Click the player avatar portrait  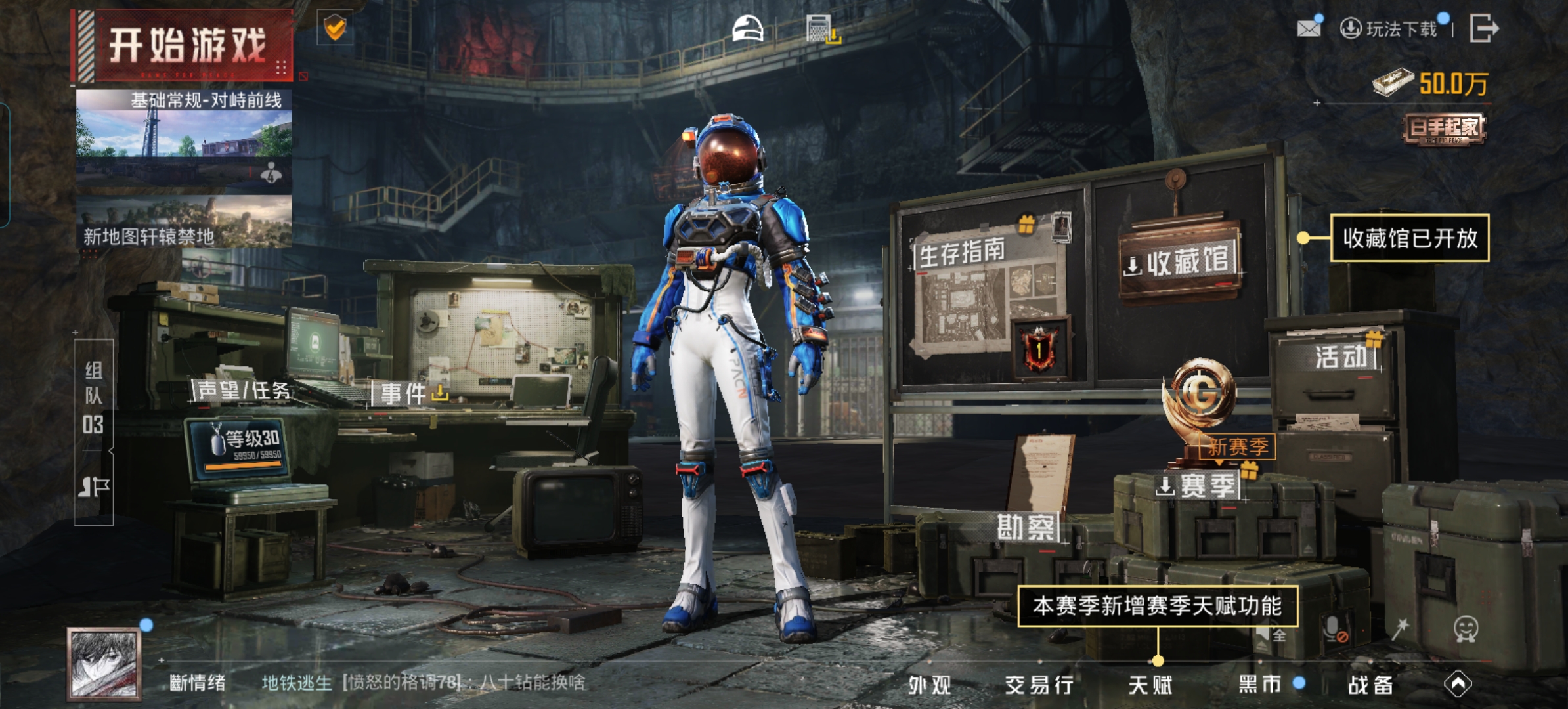pos(104,663)
